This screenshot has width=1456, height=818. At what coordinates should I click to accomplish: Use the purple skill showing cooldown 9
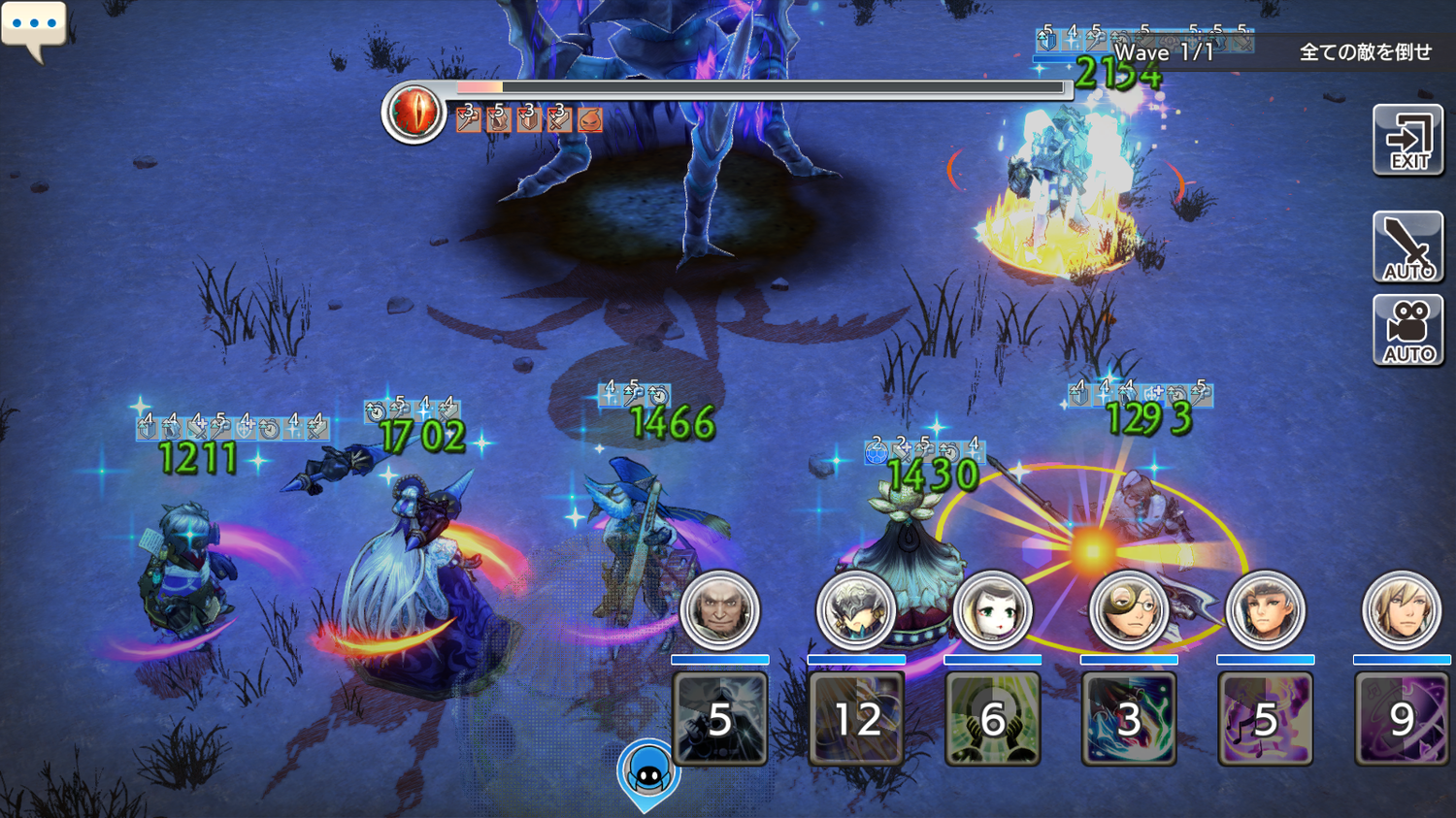[x=1402, y=719]
